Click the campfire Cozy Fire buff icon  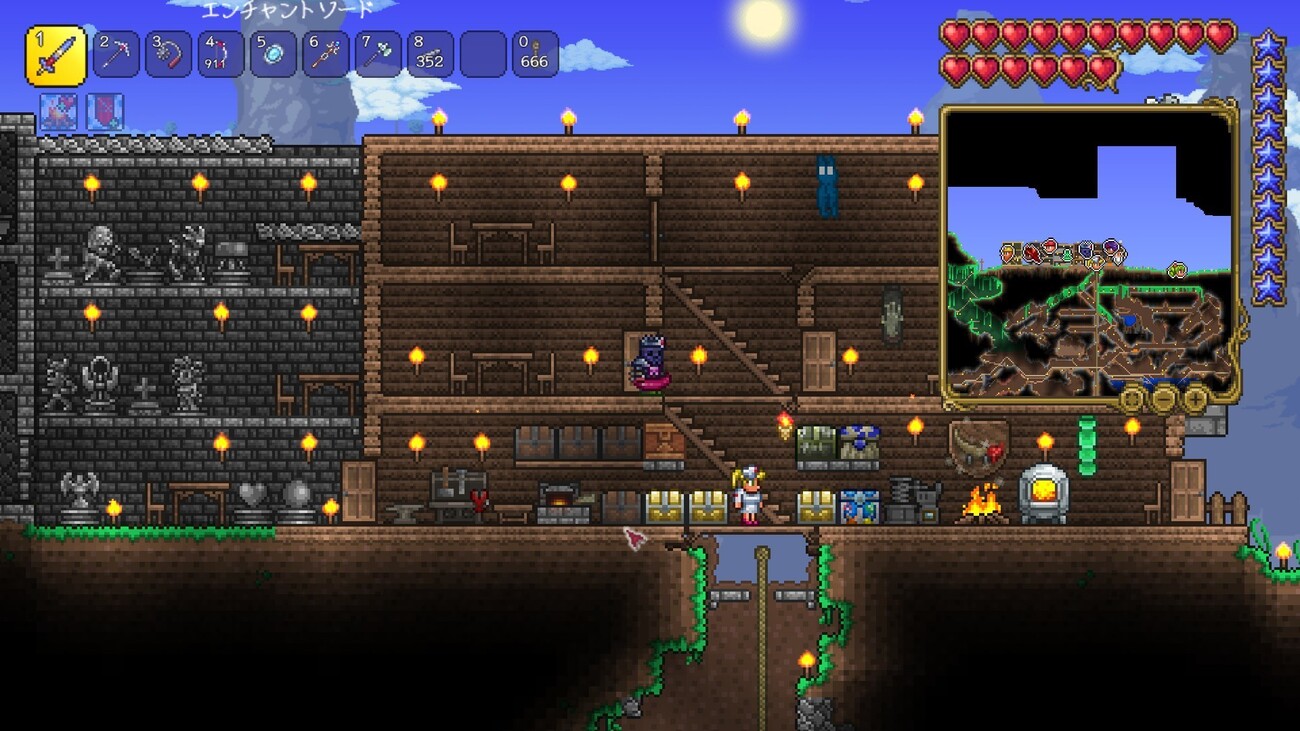point(58,112)
